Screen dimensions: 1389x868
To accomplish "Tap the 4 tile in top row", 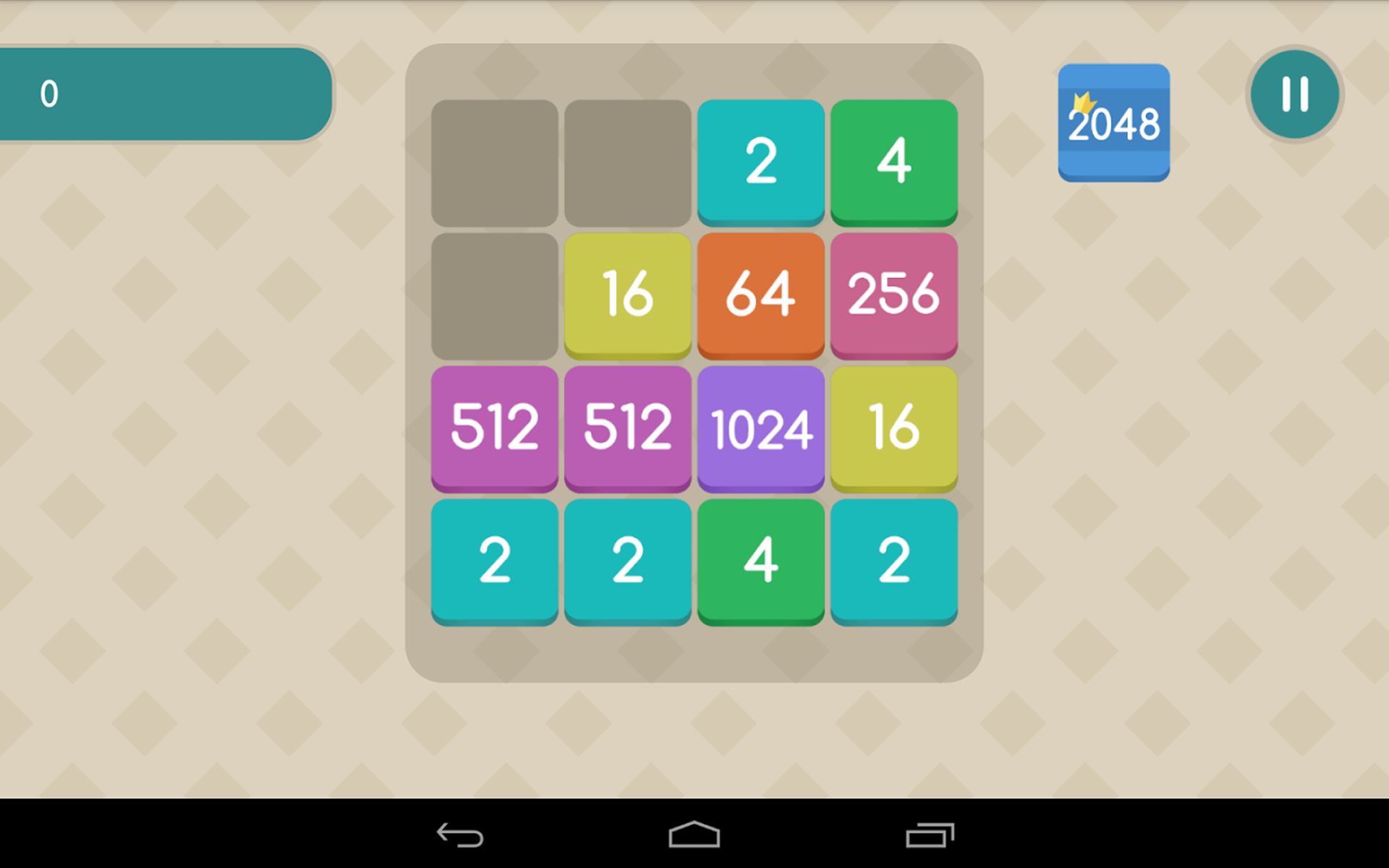I will point(893,161).
